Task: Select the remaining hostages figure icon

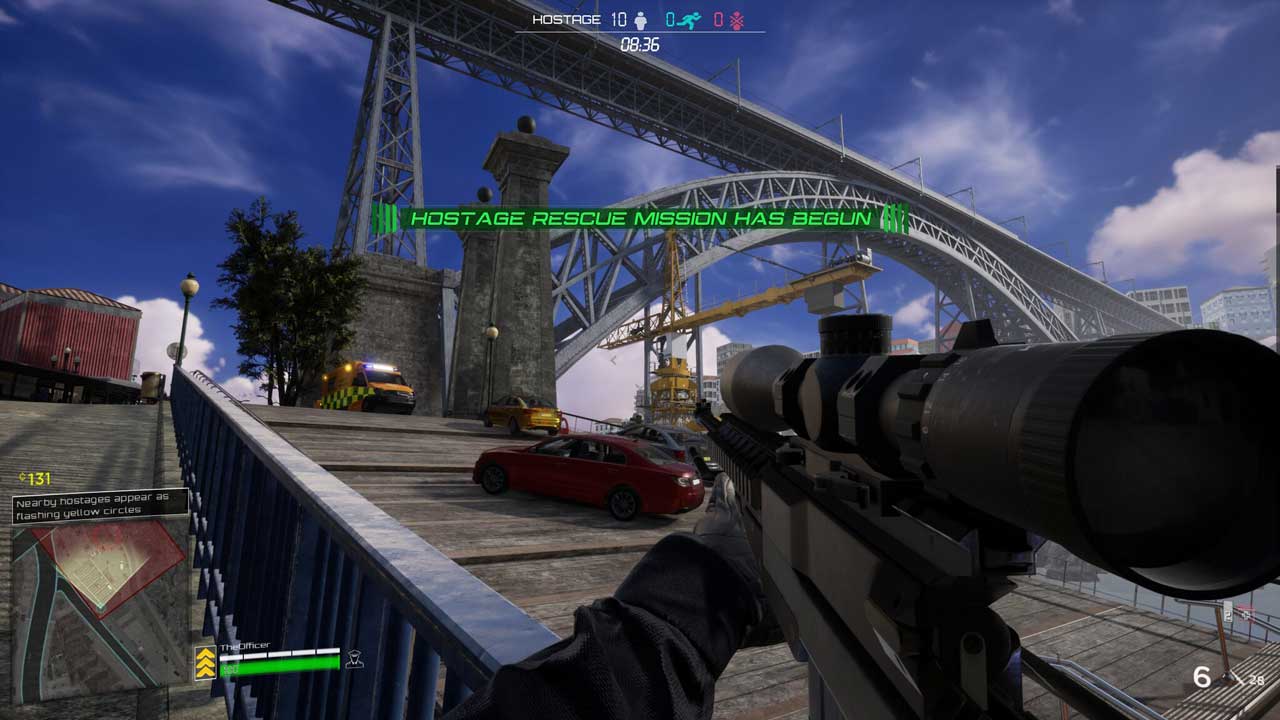Action: pos(641,20)
